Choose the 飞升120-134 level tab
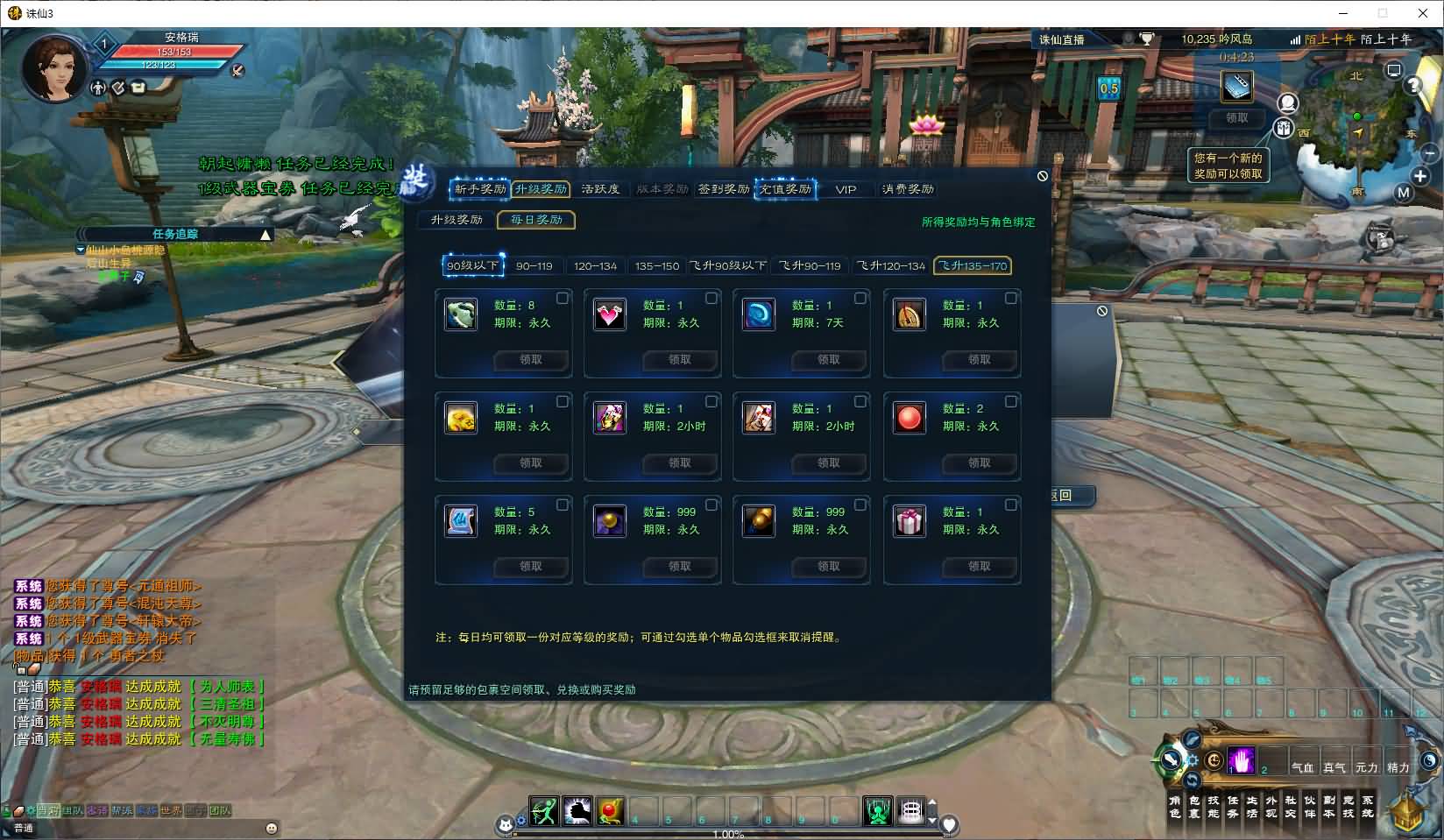Viewport: 1444px width, 840px height. [x=890, y=266]
